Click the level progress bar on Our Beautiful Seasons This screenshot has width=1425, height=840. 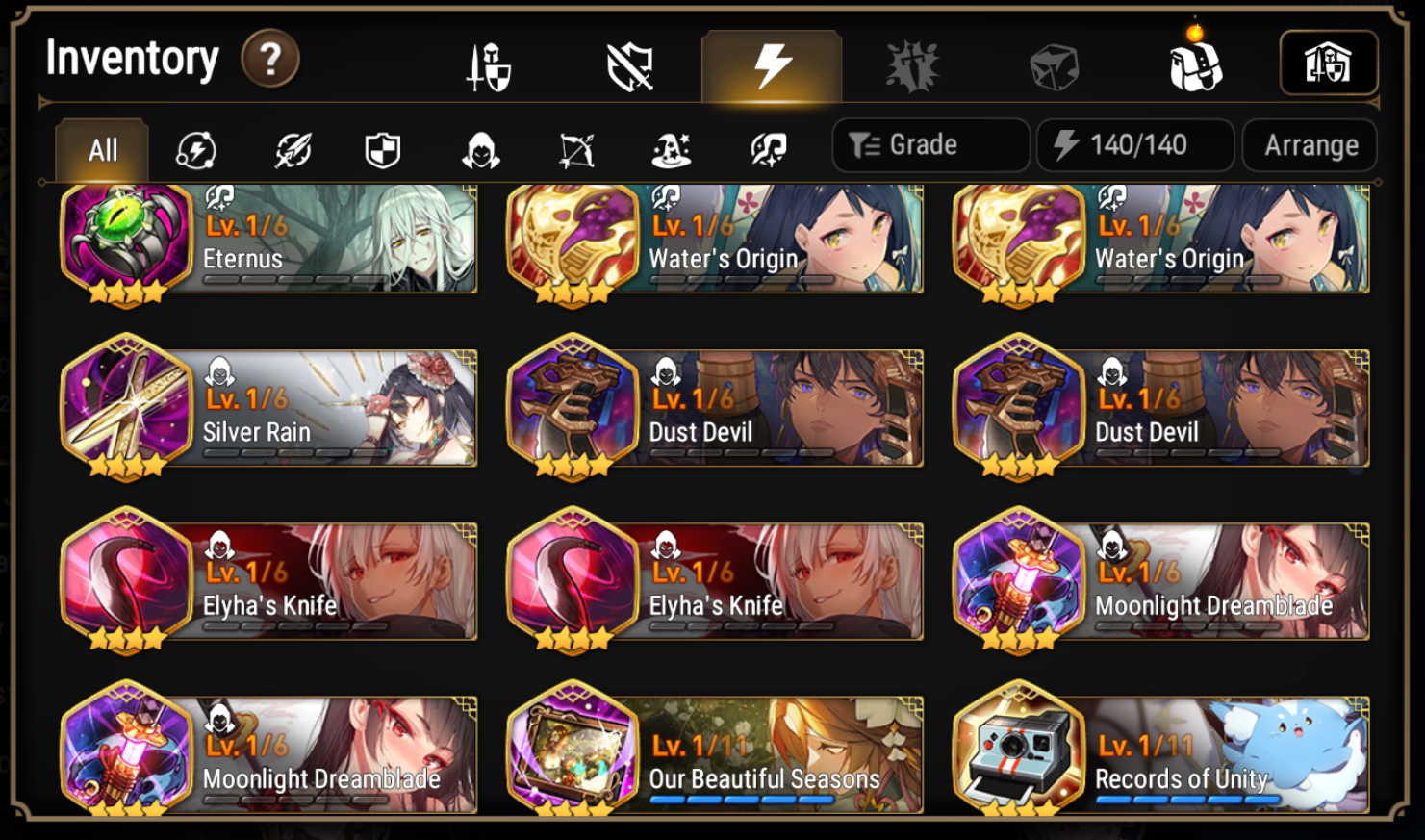[x=741, y=801]
